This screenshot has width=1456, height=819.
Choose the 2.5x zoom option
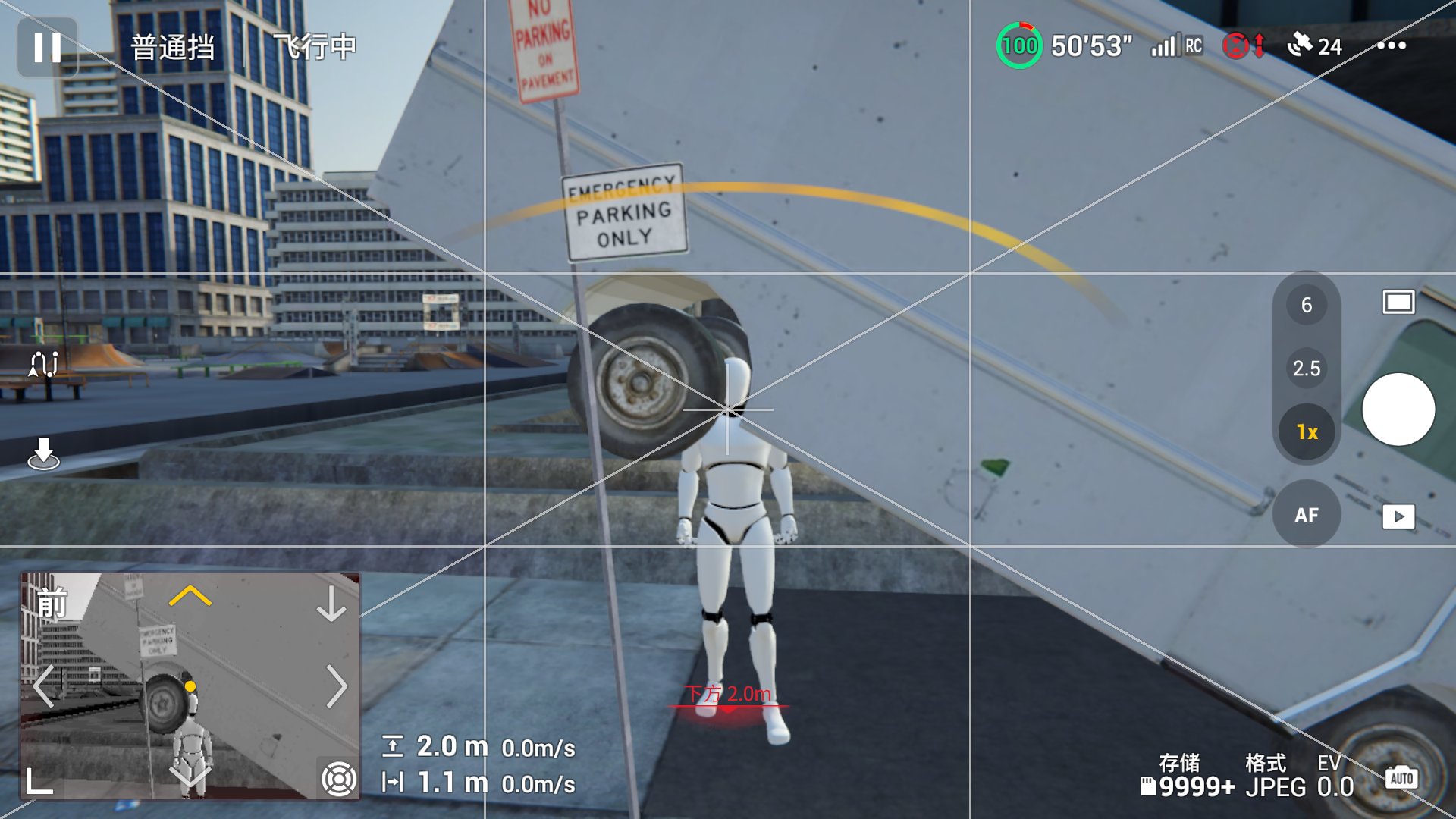click(x=1306, y=369)
